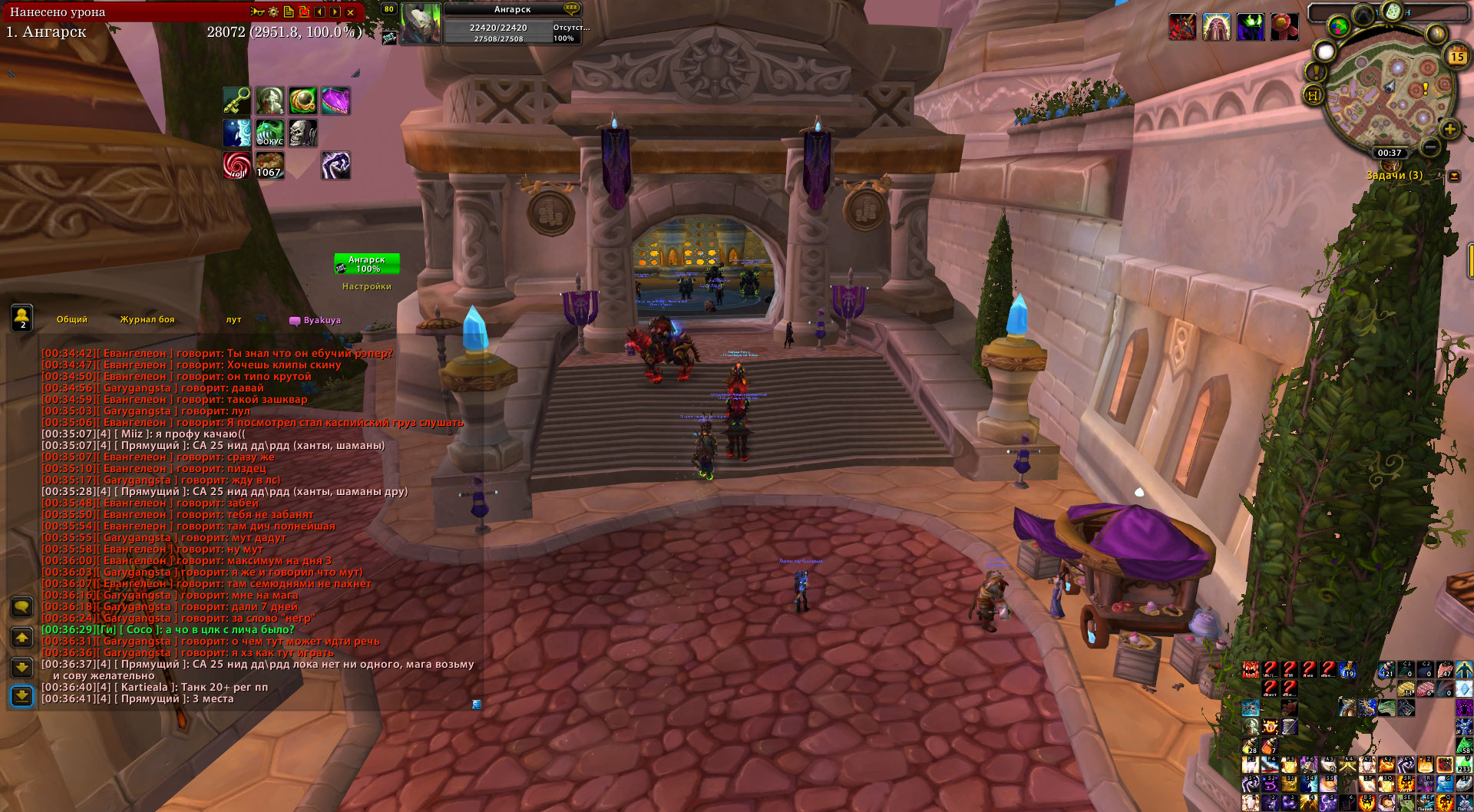1474x812 pixels.
Task: Open the Журнал боя combat log tab
Action: [147, 320]
